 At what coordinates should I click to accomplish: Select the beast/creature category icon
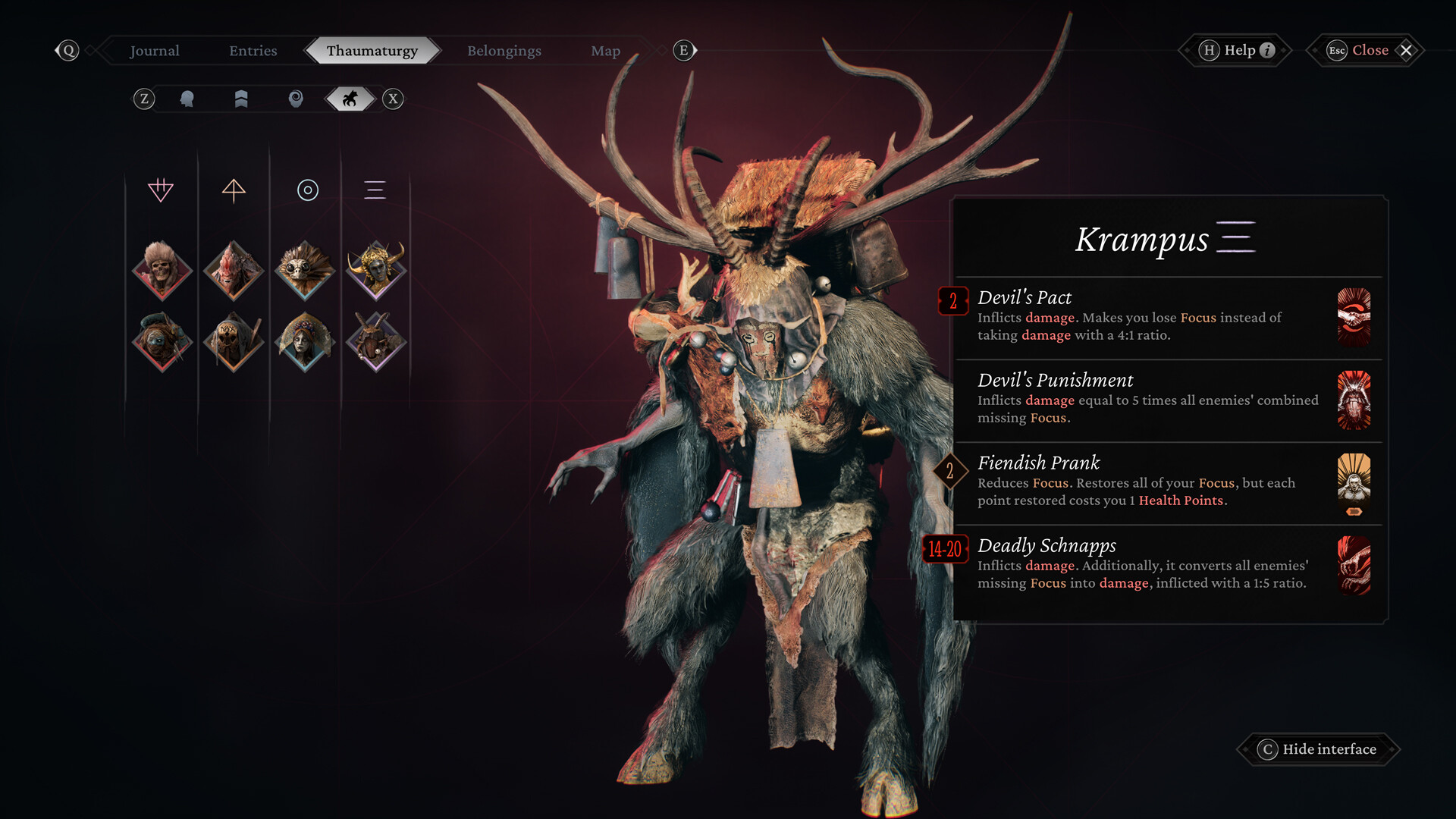pos(349,99)
